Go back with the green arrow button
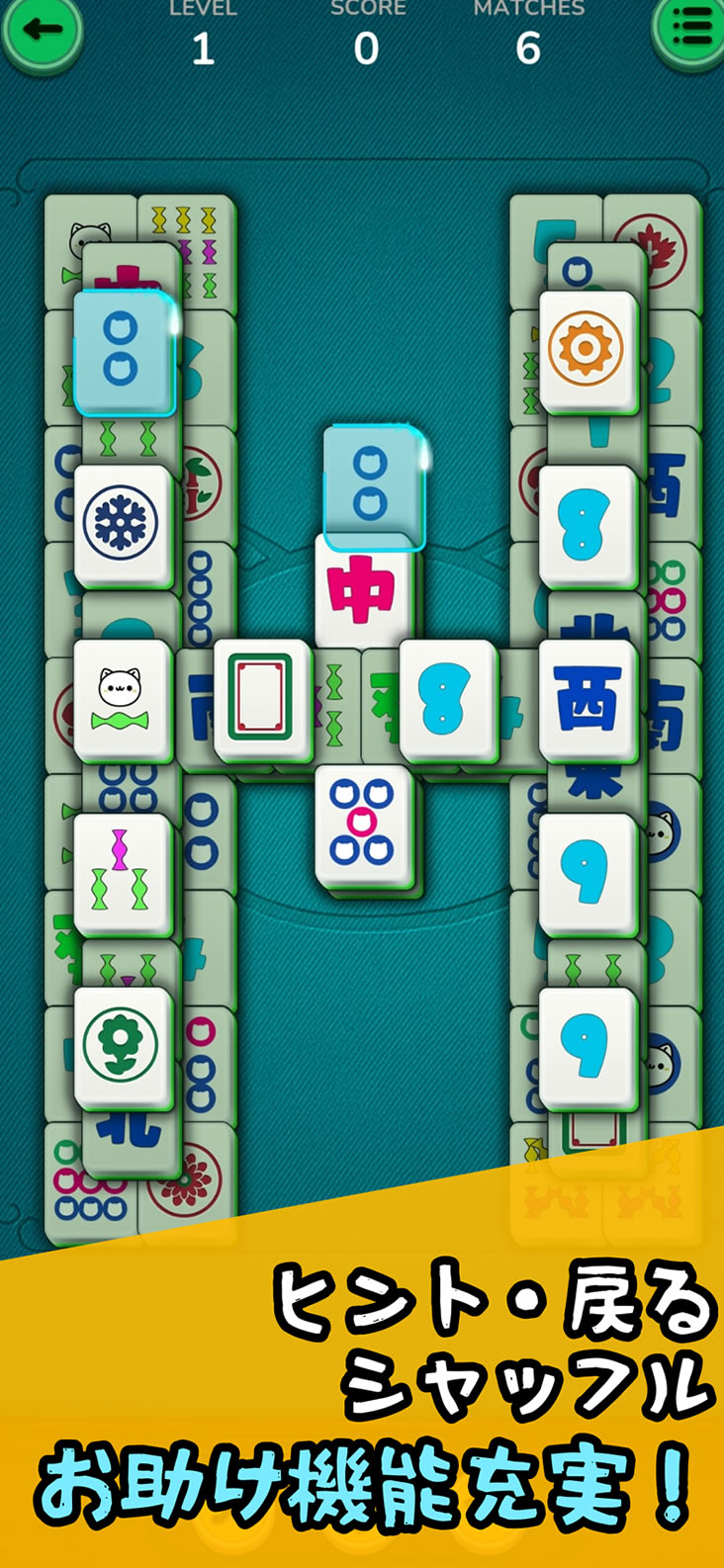 point(41,30)
